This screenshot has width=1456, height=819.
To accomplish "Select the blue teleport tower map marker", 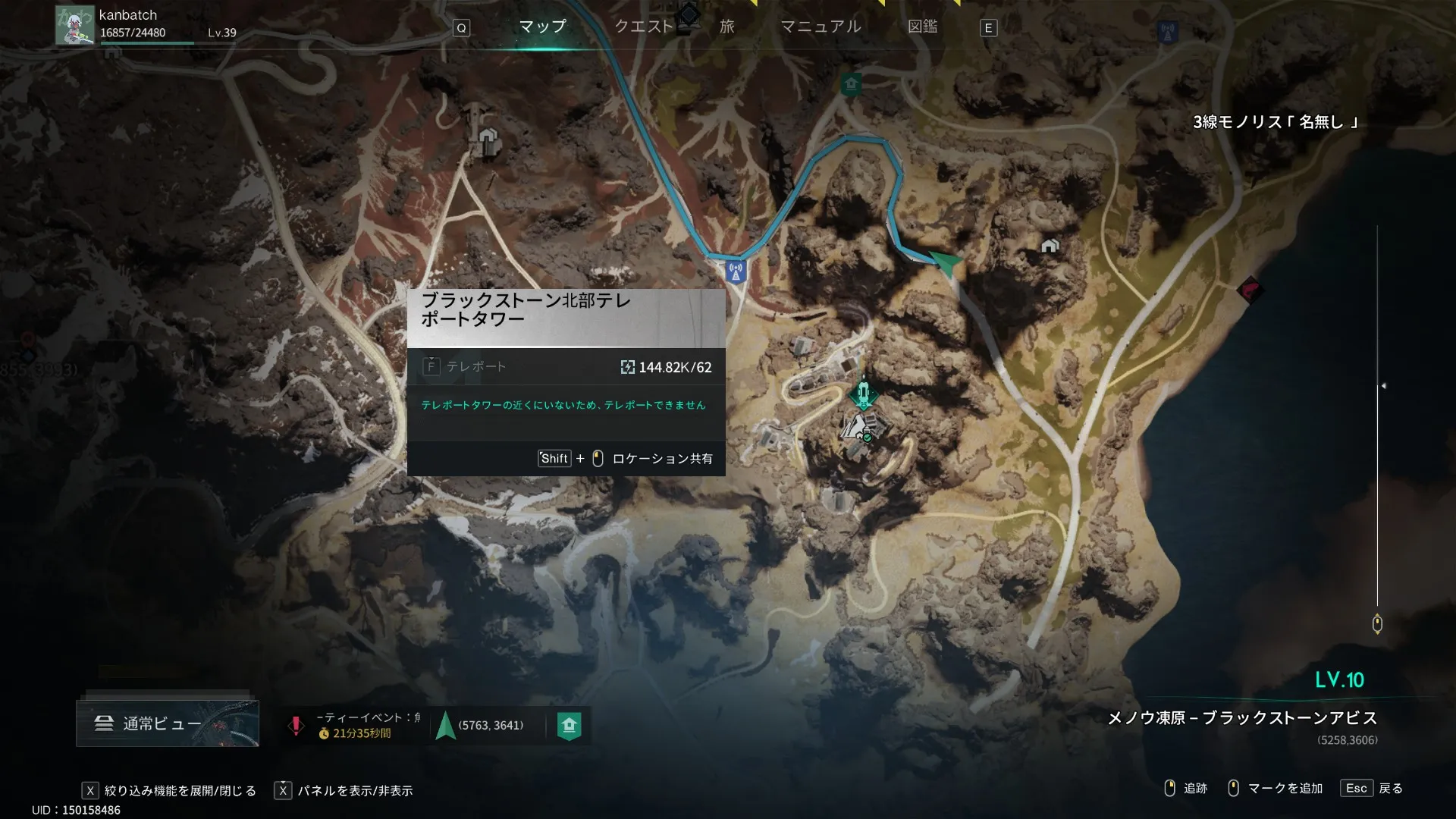I will click(735, 270).
